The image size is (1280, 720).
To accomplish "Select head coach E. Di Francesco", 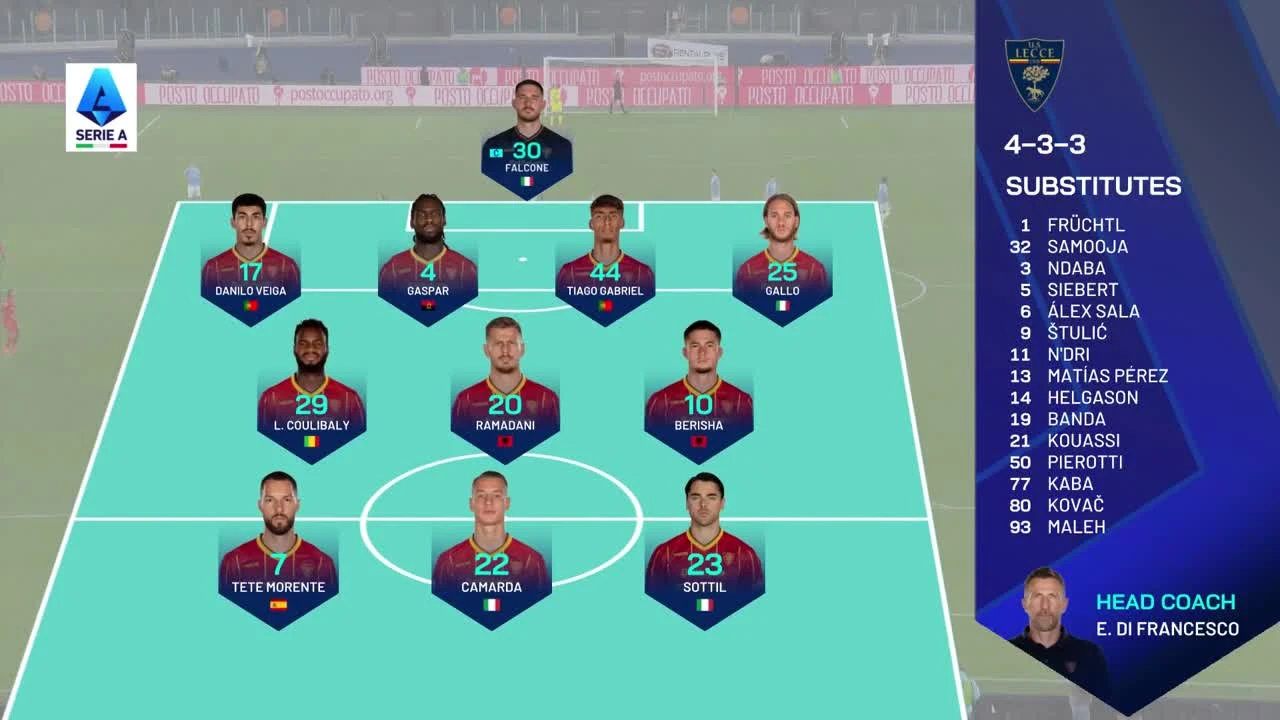I will (x=1166, y=615).
